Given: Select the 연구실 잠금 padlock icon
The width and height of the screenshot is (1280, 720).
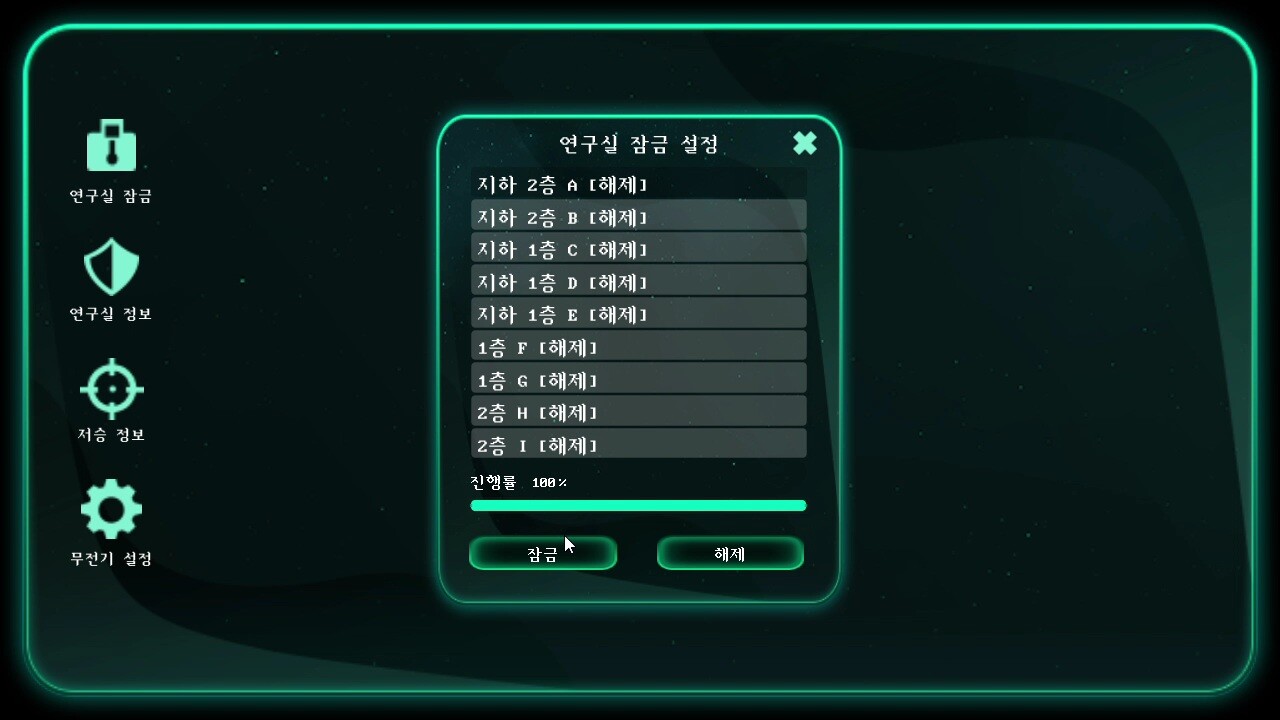Looking at the screenshot, I should coord(111,146).
